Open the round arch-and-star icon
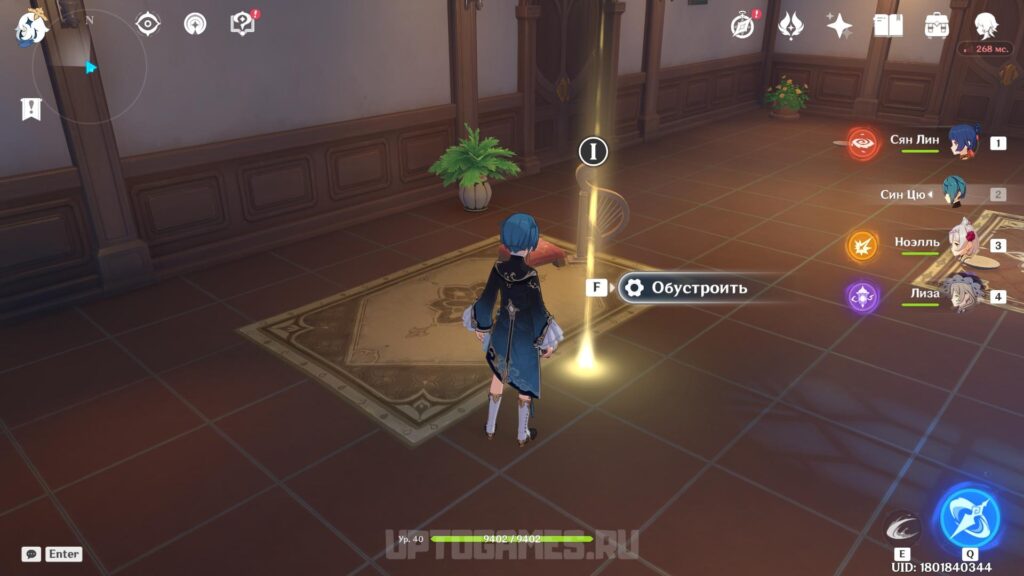 pyautogui.click(x=195, y=23)
